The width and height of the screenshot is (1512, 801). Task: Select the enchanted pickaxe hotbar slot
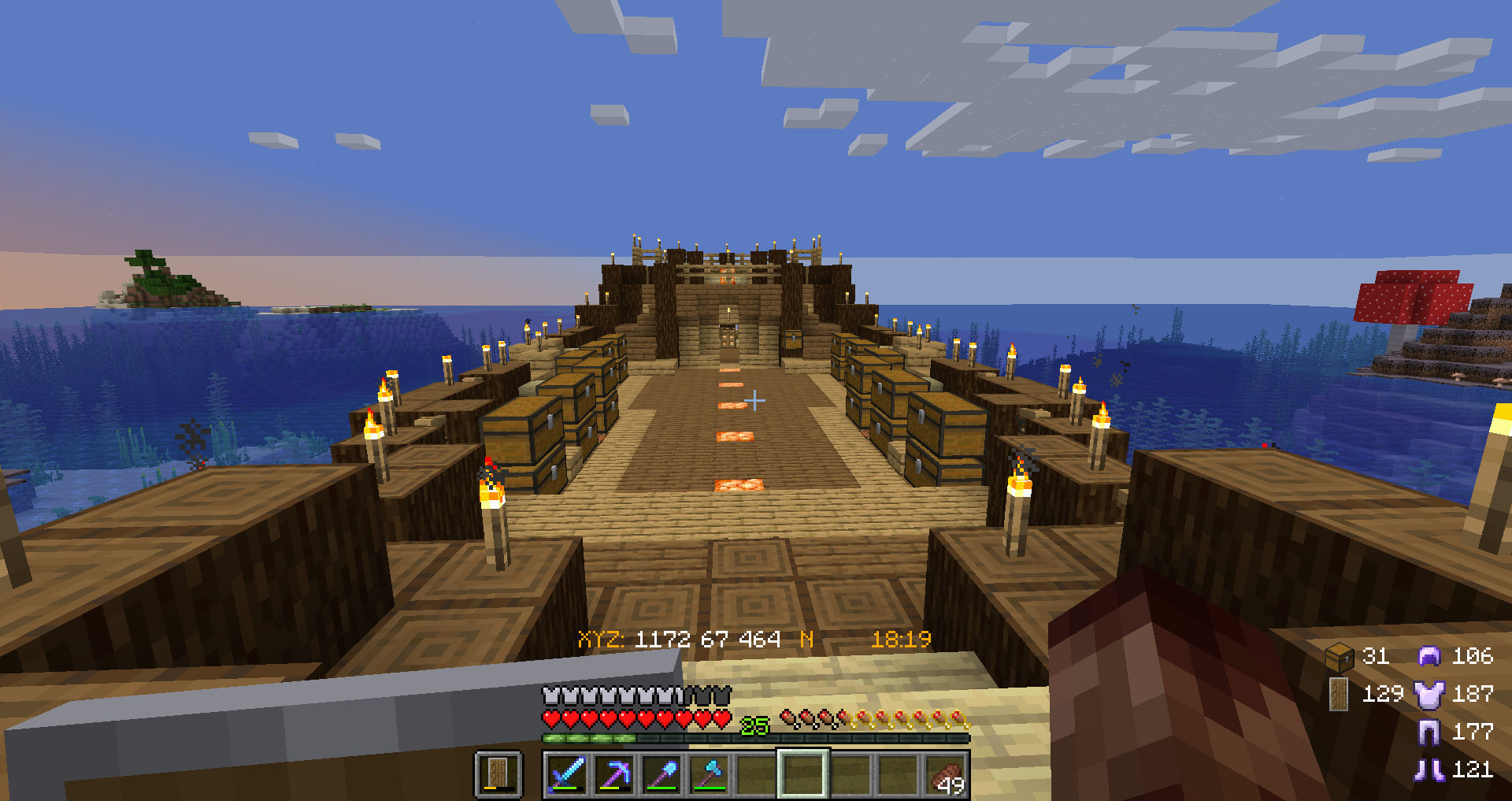coord(614,773)
